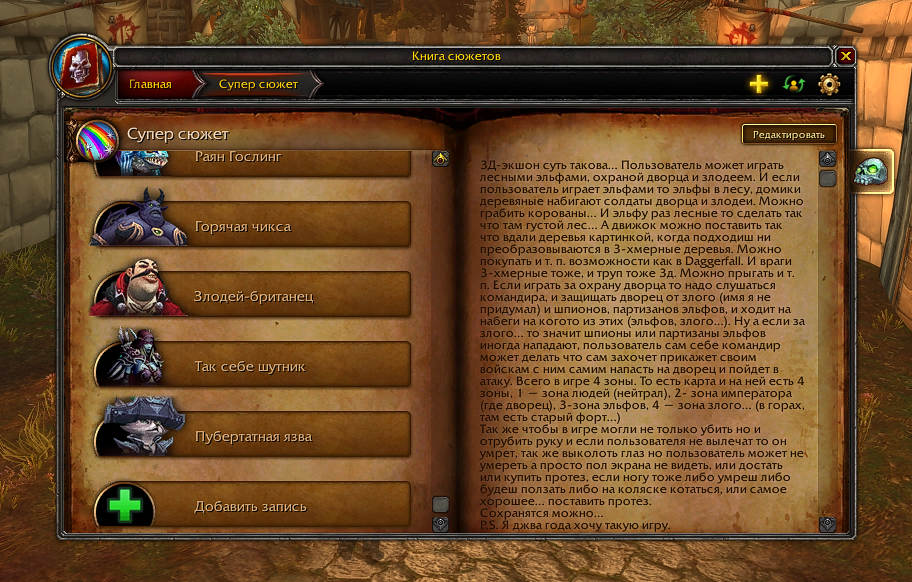Click the Редактировать button
The height and width of the screenshot is (582, 912).
pyautogui.click(x=789, y=135)
